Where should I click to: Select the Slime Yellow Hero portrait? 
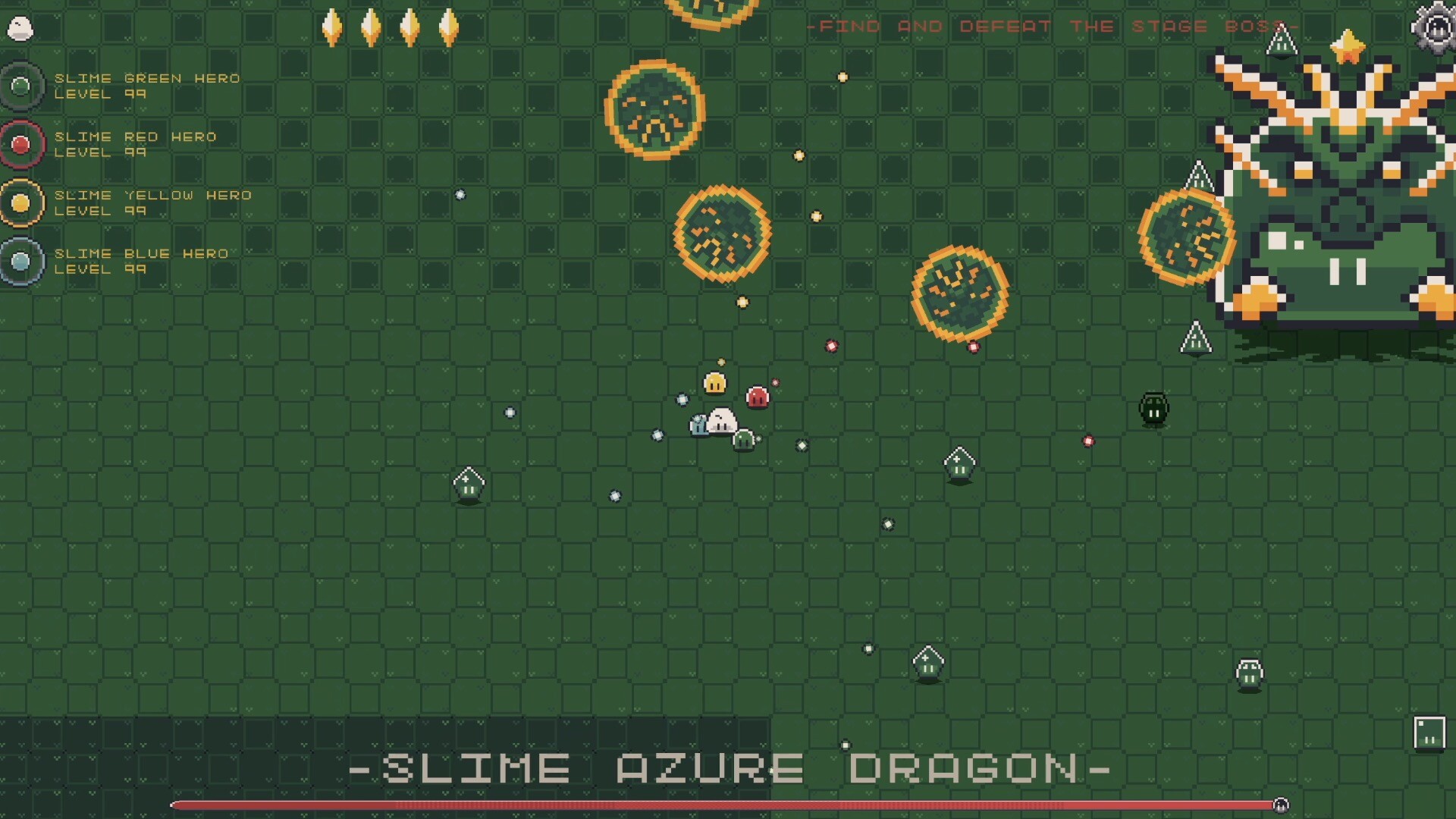point(21,202)
